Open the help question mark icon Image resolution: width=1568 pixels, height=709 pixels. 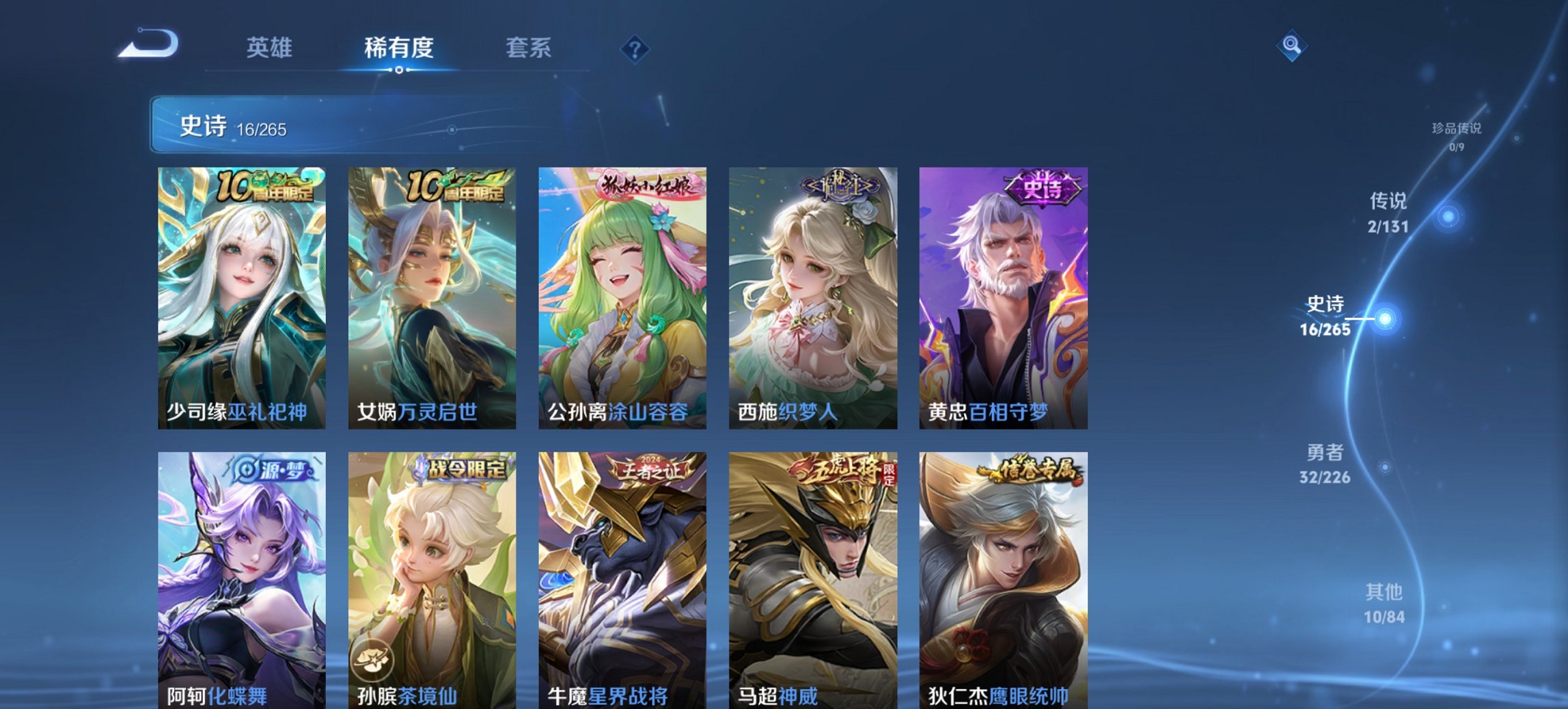[x=633, y=48]
